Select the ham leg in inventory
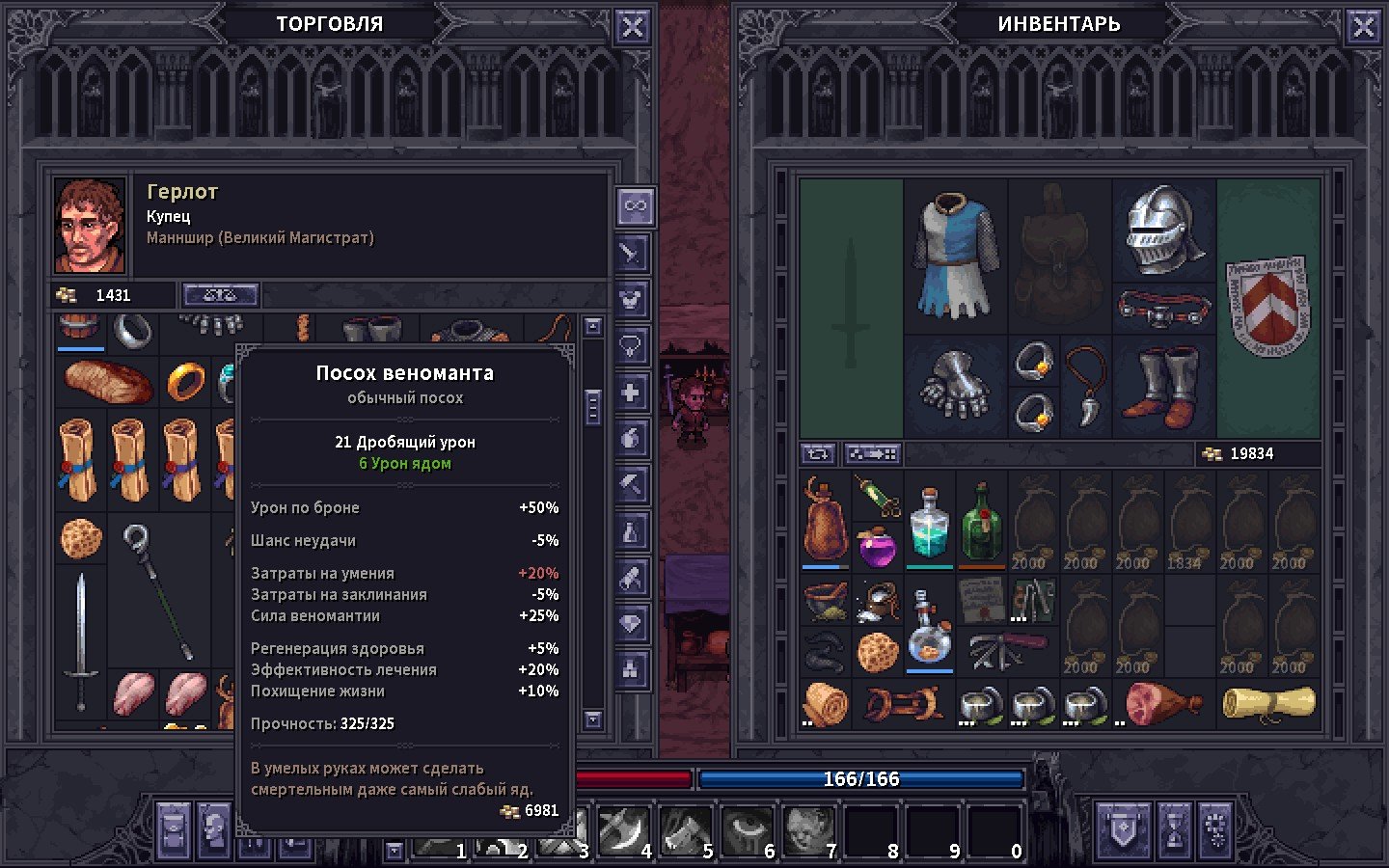 point(1161,702)
